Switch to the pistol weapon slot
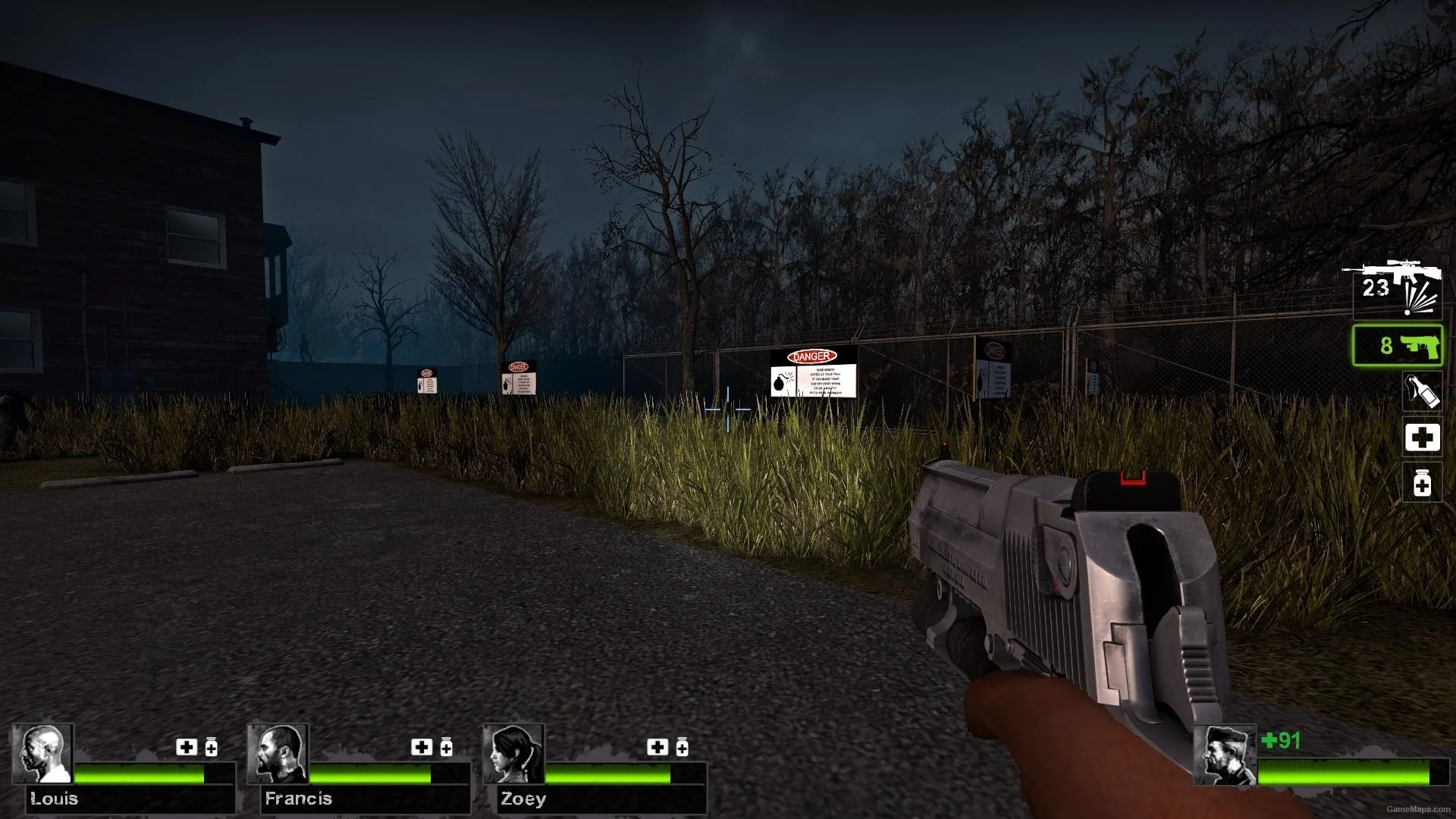Image resolution: width=1456 pixels, height=819 pixels. [x=1398, y=346]
